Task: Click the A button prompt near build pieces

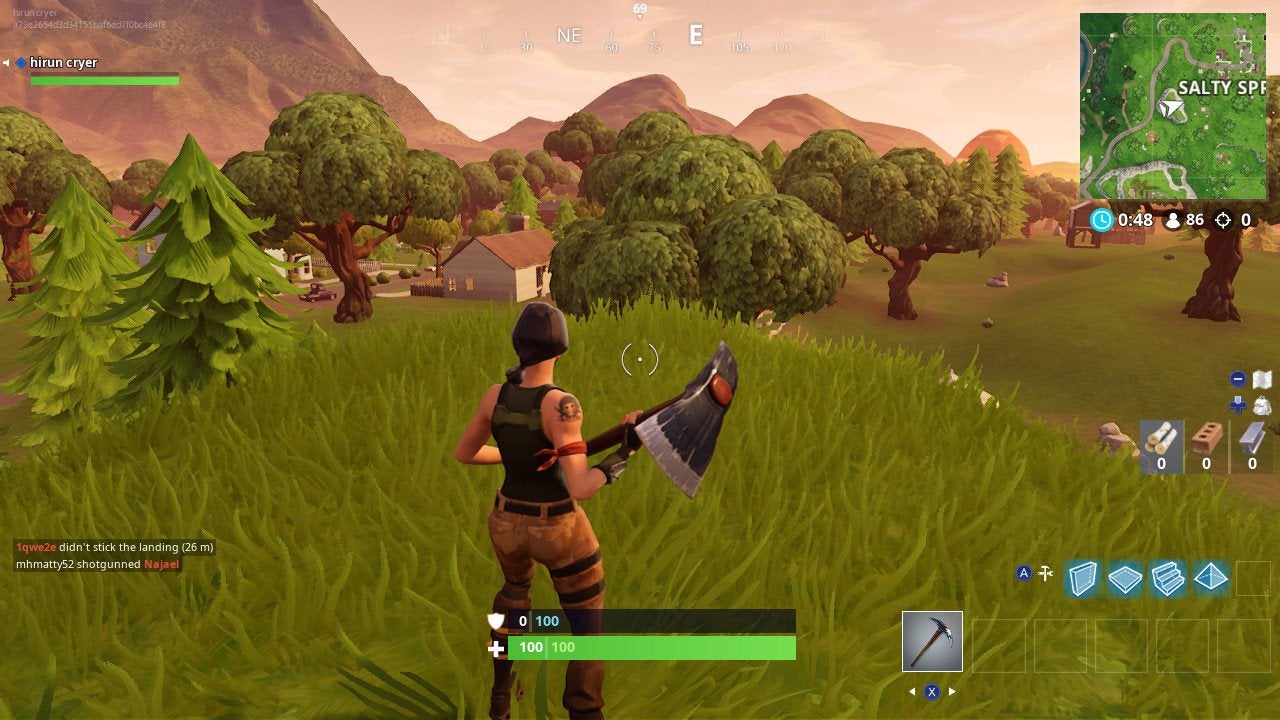Action: 1025,571
